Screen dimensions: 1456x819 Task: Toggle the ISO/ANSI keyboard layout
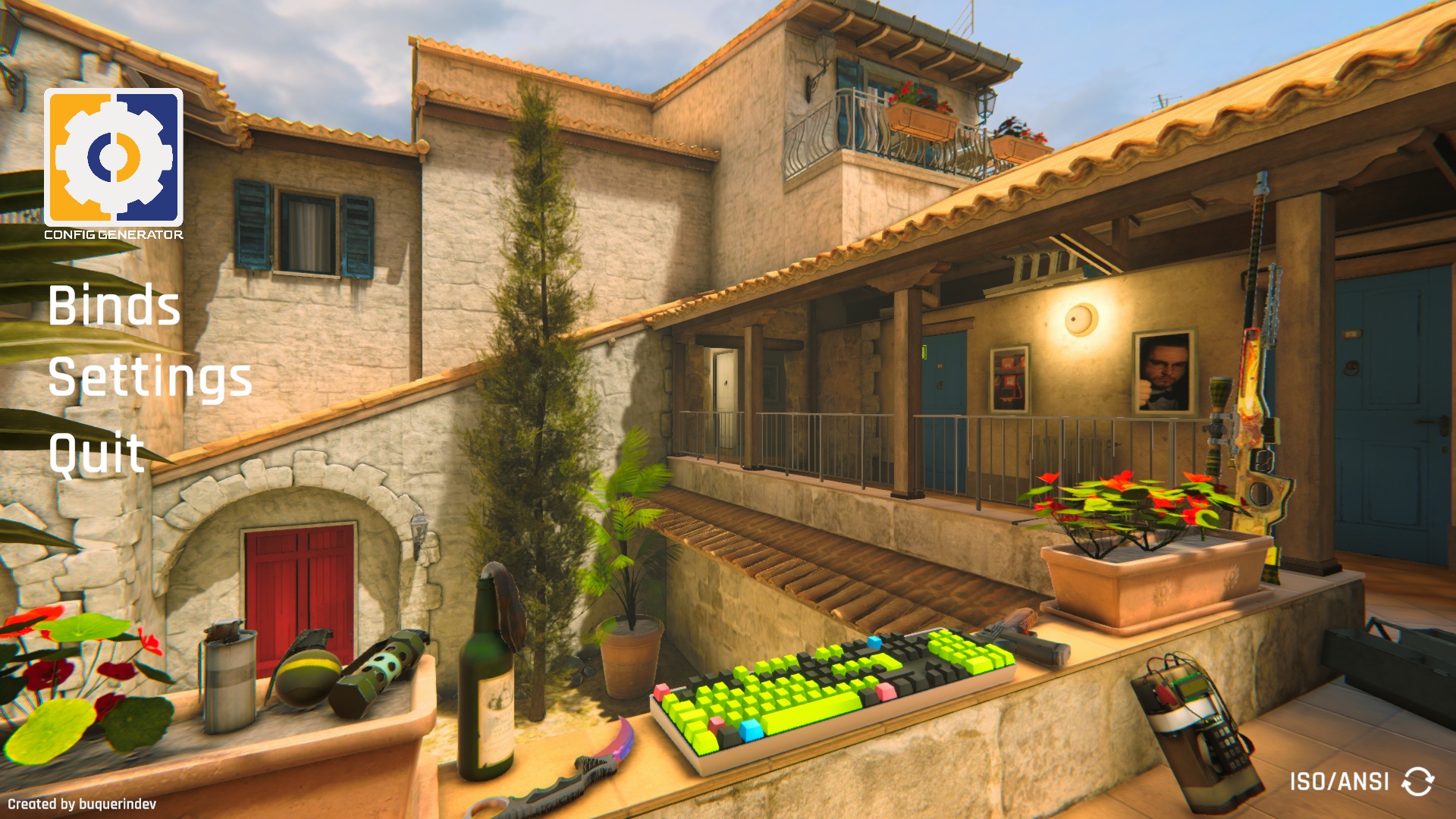pos(1417,781)
